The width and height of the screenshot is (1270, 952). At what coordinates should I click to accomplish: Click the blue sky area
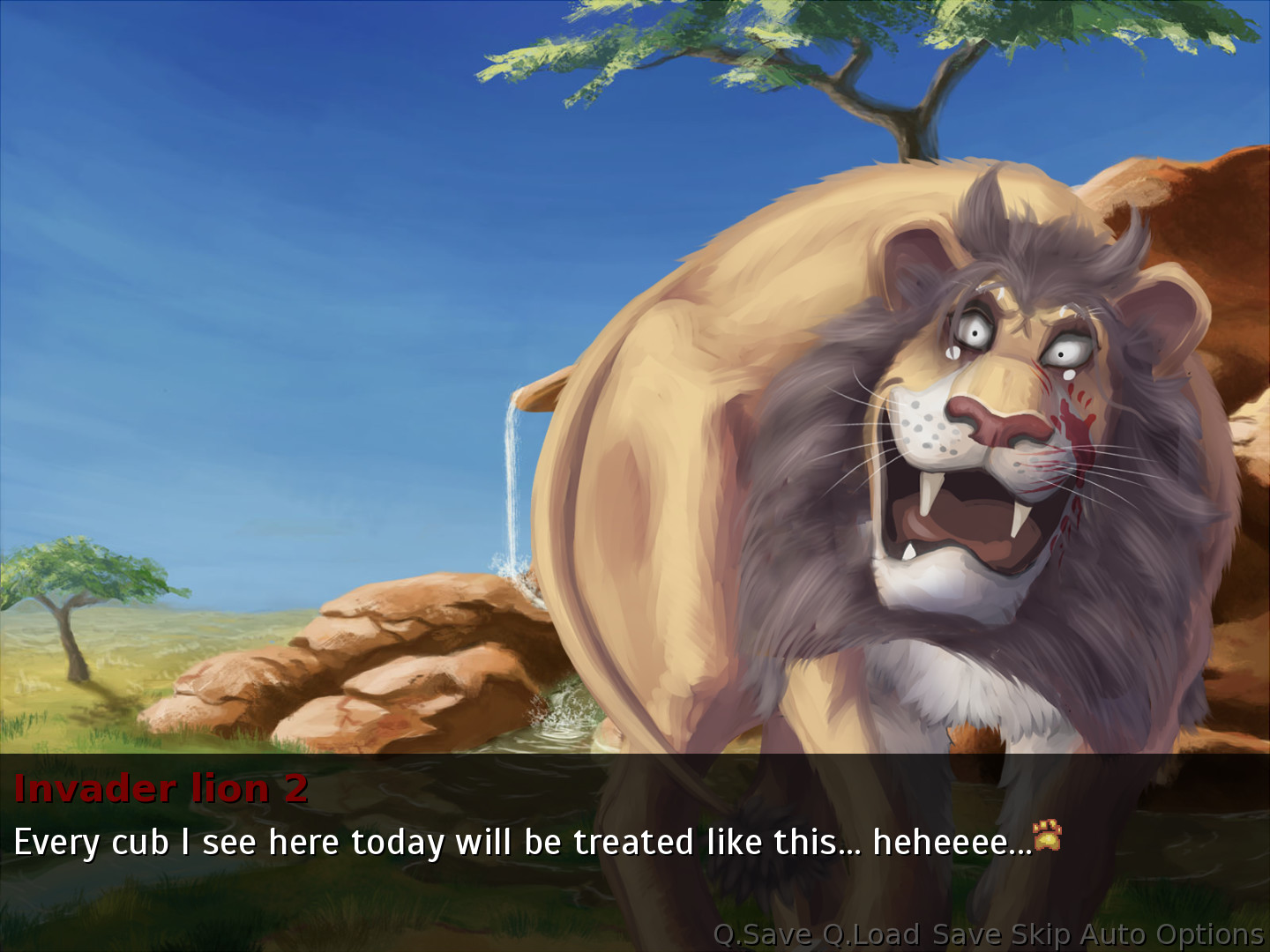point(220,220)
